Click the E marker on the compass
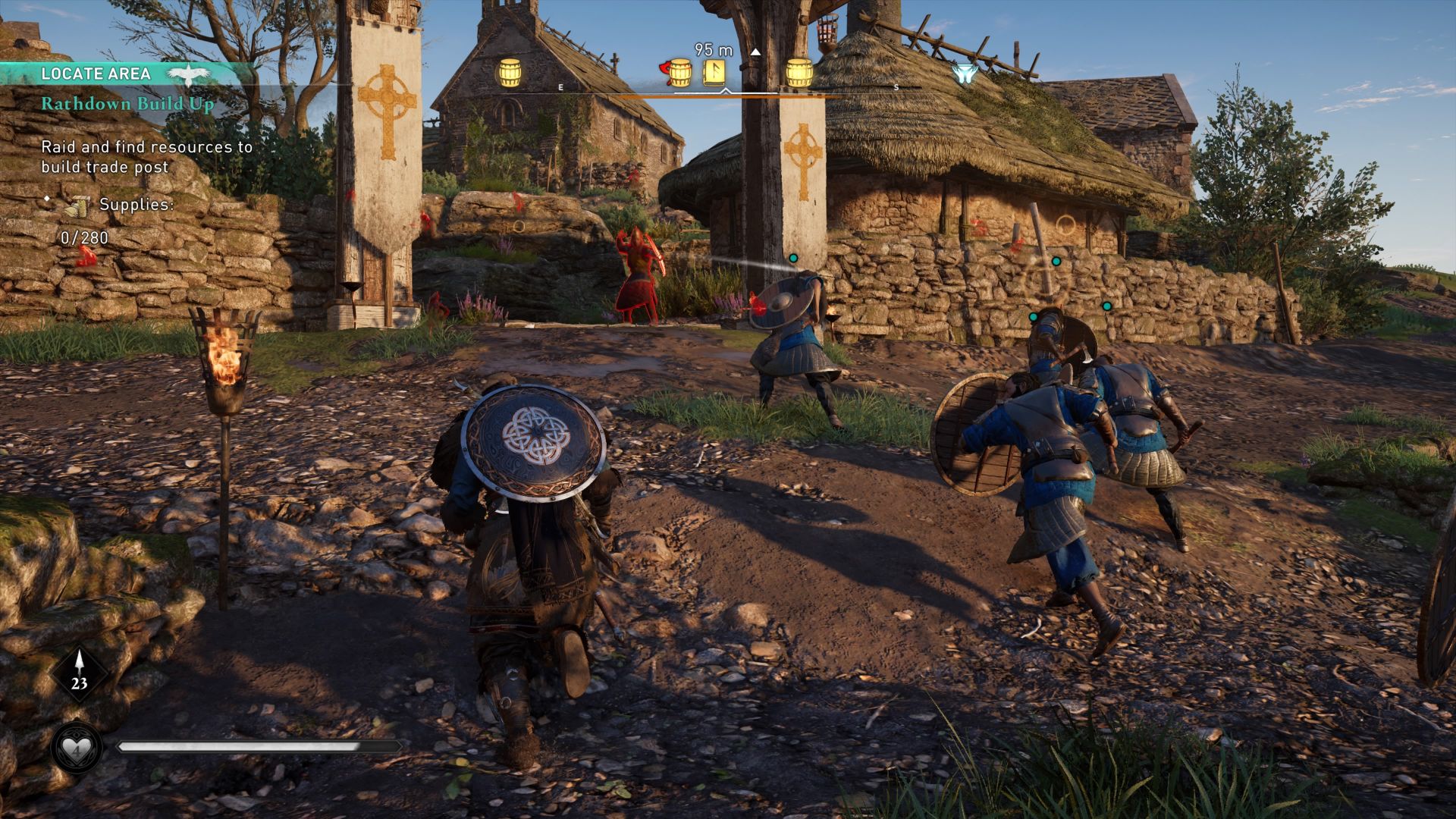Viewport: 1456px width, 819px height. click(x=561, y=87)
